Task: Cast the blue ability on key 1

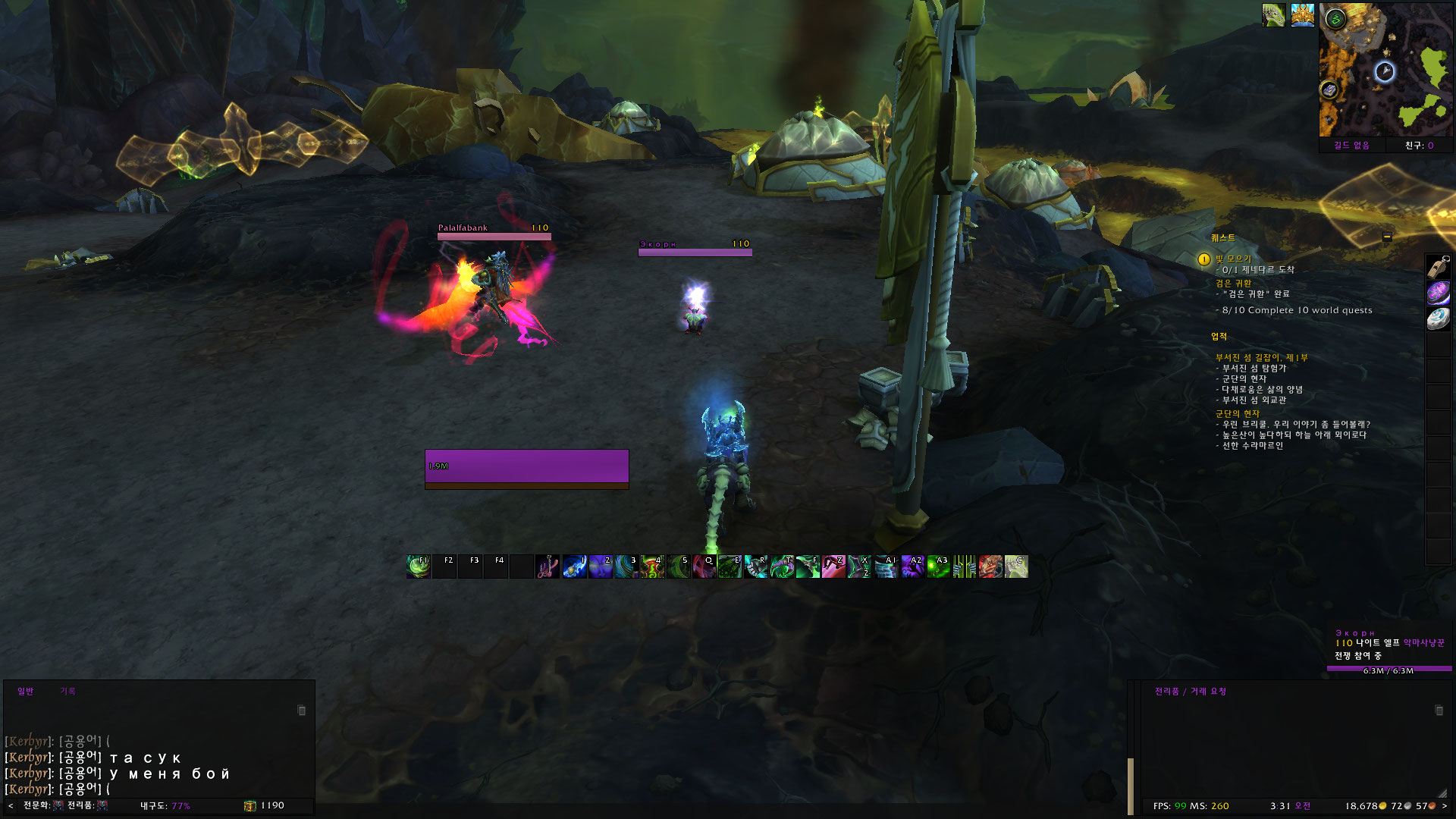Action: (574, 566)
